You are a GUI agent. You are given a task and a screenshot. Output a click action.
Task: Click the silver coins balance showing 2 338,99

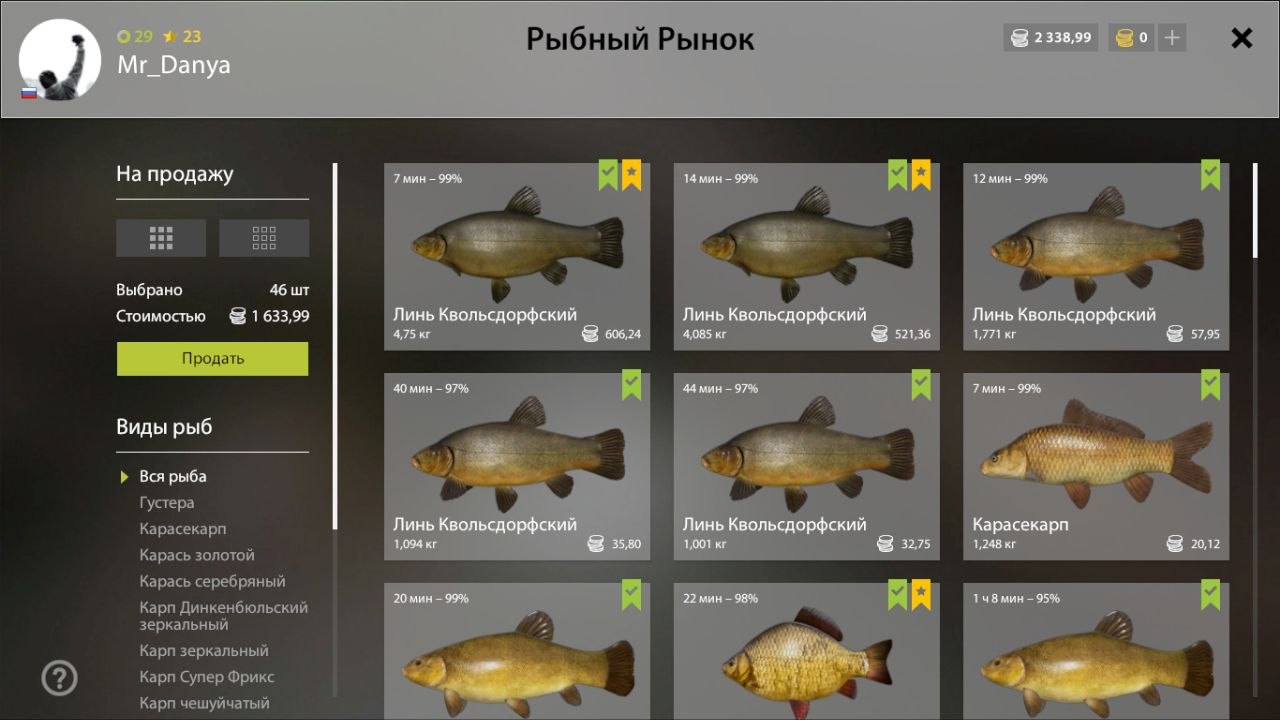point(1050,37)
